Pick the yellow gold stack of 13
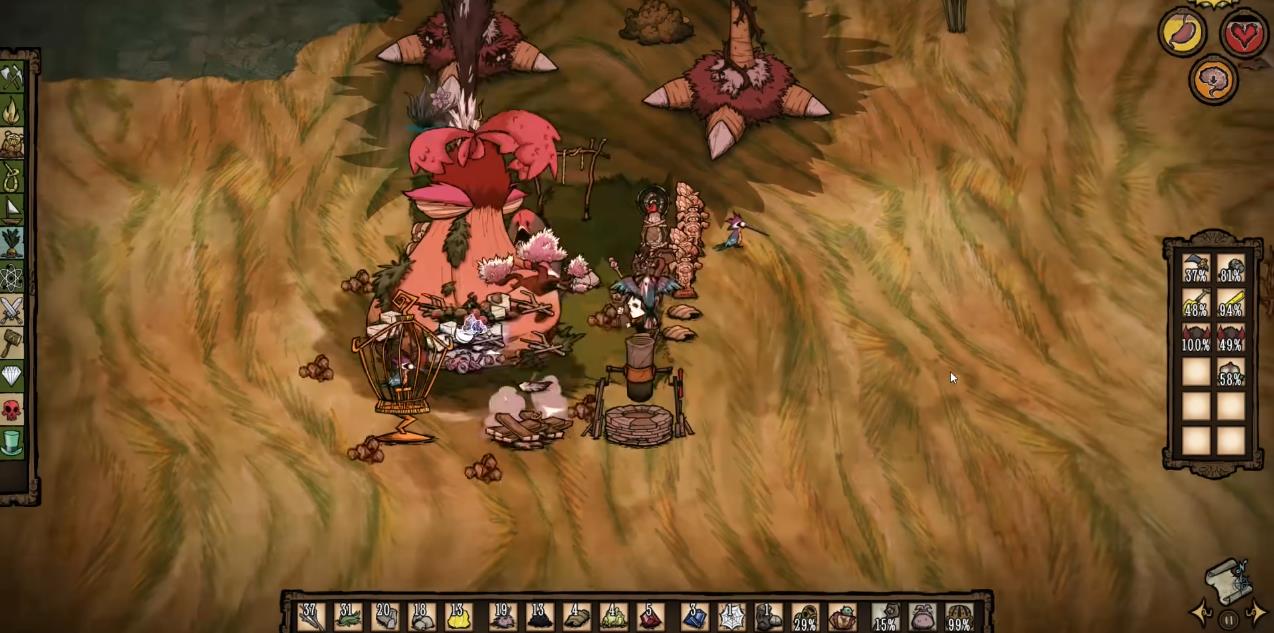This screenshot has width=1274, height=633. pos(457,616)
